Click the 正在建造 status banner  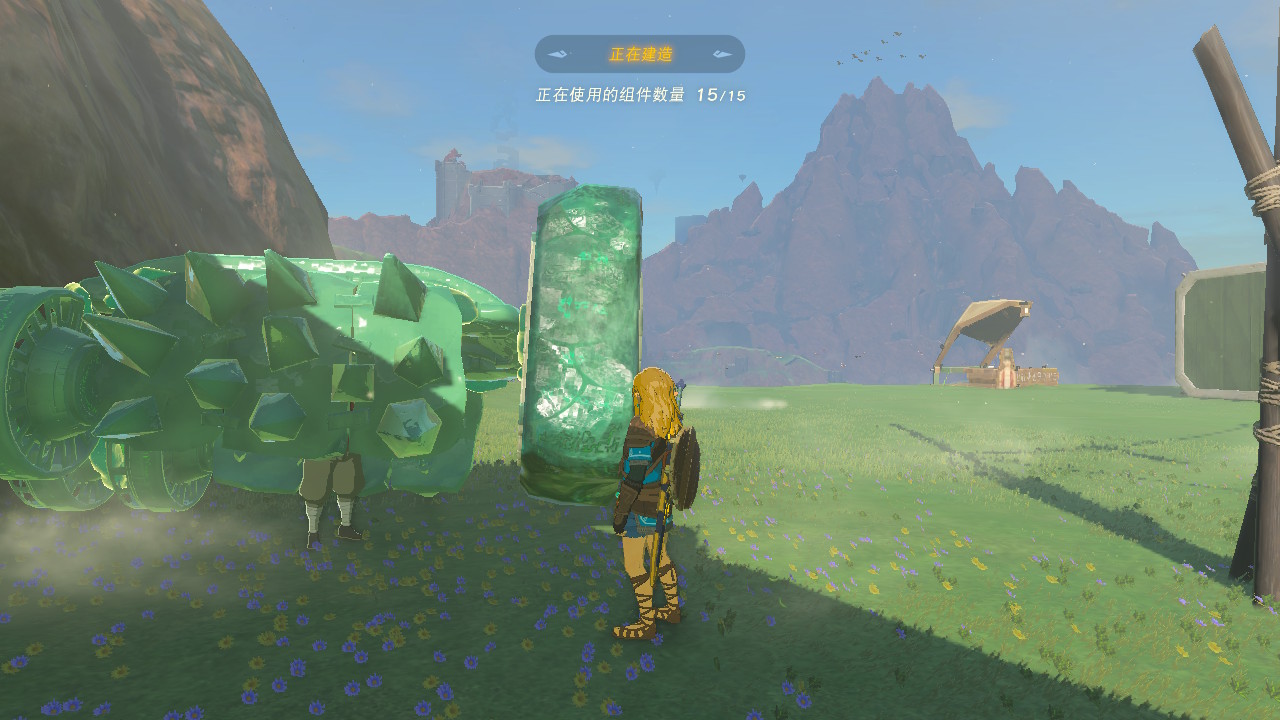point(639,54)
